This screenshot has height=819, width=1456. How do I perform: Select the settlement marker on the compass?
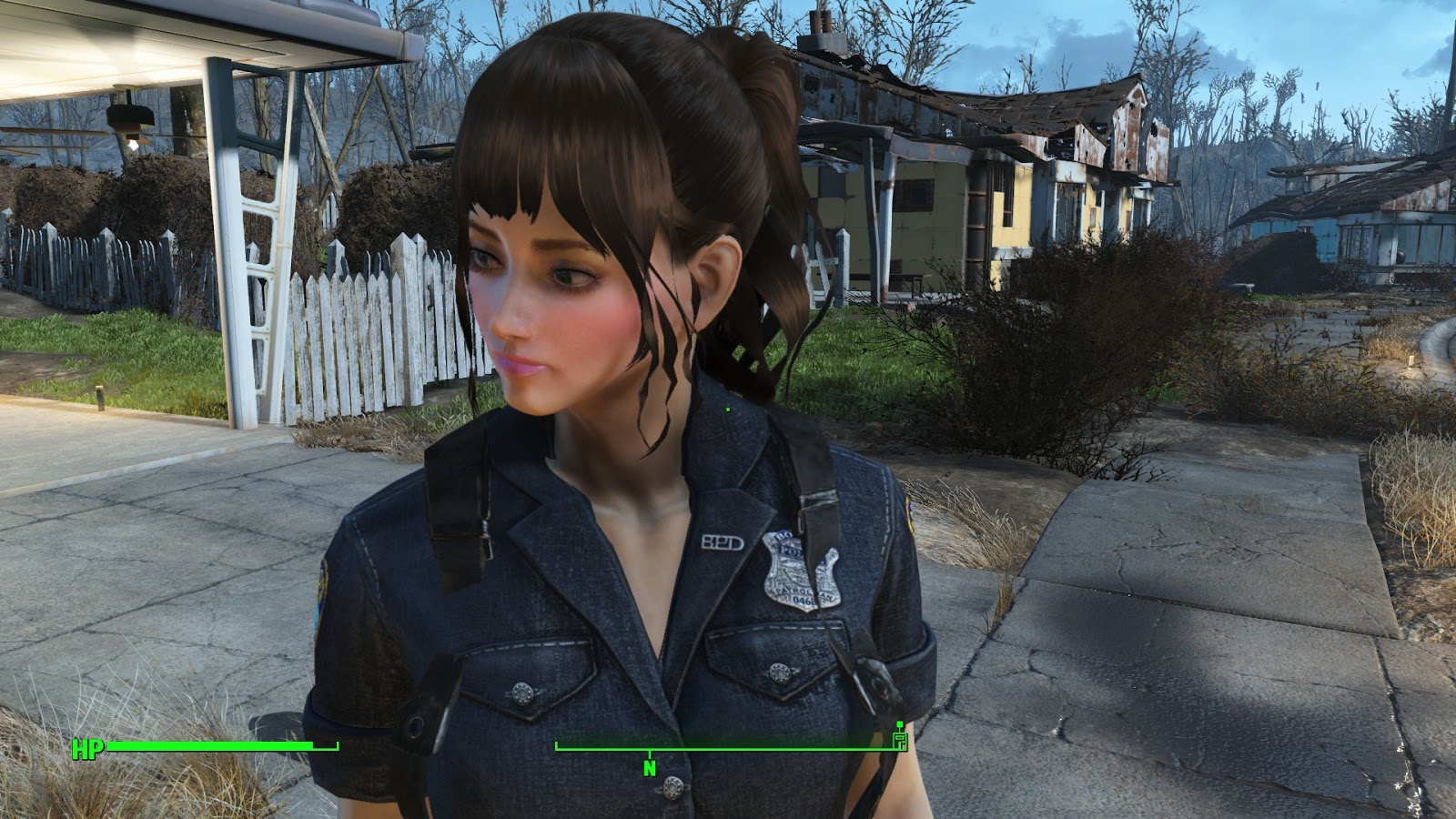click(x=899, y=743)
